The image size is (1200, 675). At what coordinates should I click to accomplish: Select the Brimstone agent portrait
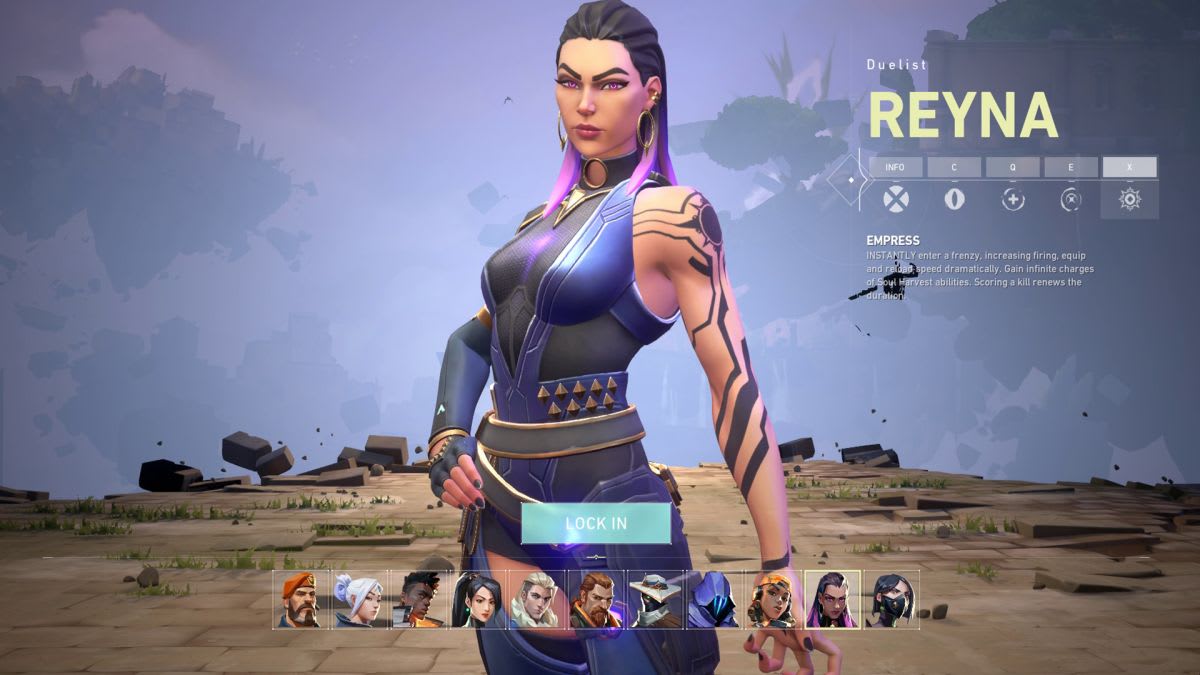tap(298, 600)
